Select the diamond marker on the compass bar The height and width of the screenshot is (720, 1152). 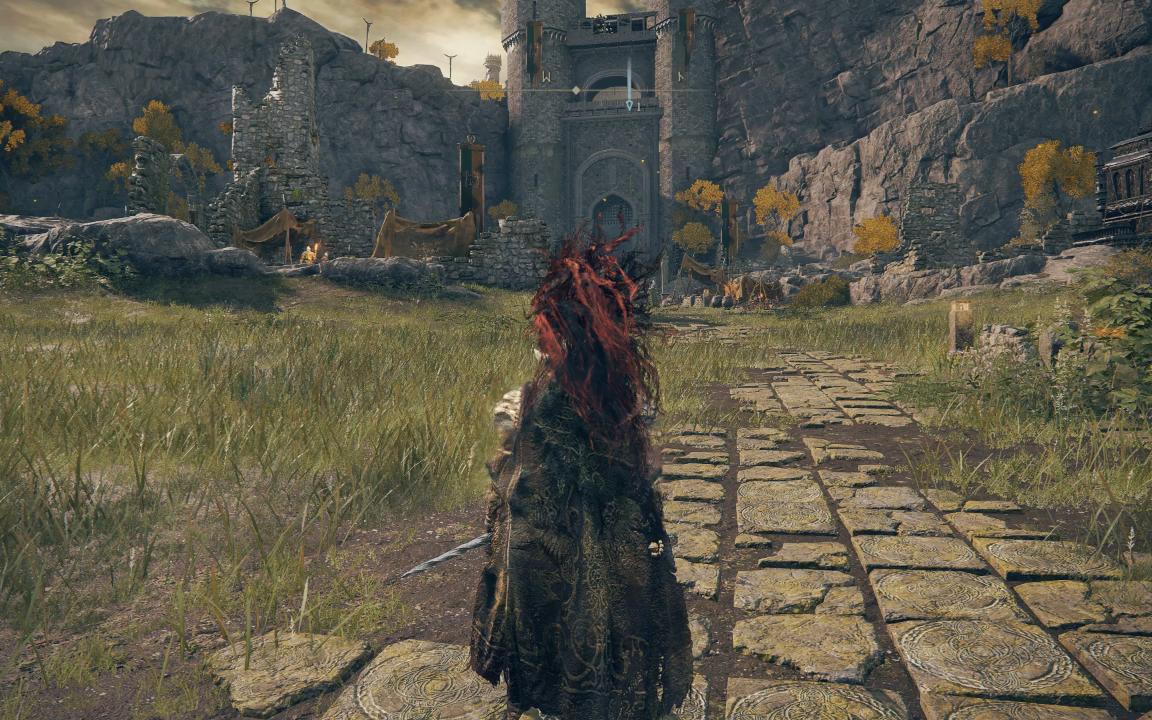click(577, 90)
